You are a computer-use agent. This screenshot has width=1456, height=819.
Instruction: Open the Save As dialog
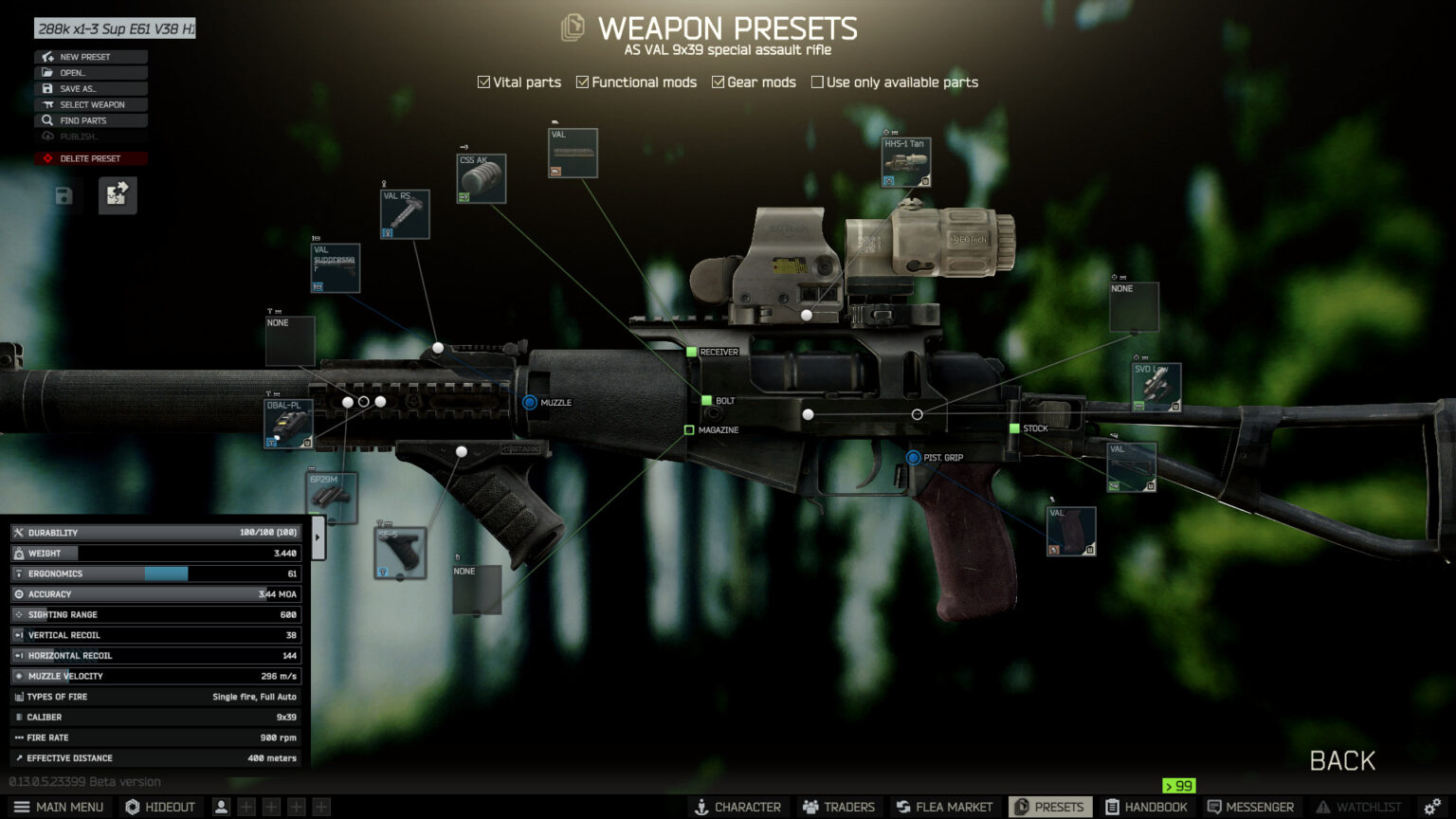coord(90,89)
